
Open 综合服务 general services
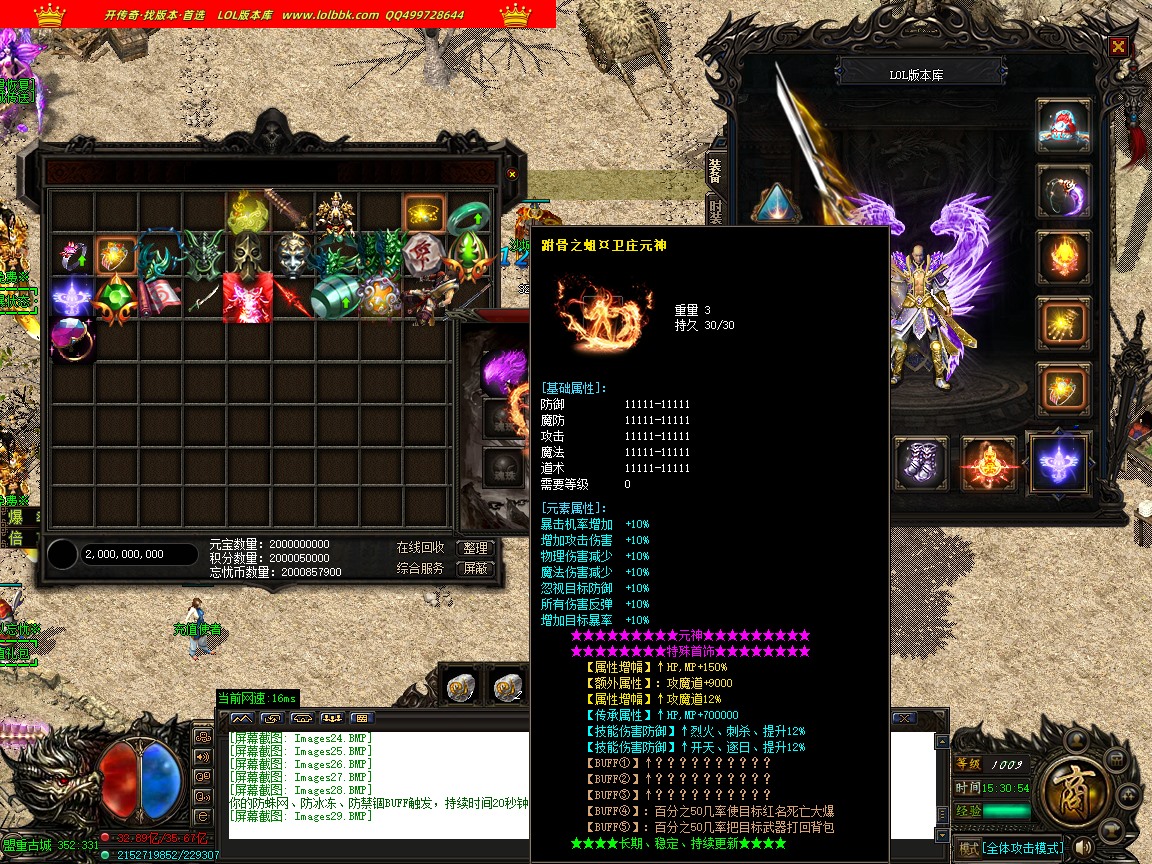tap(421, 569)
